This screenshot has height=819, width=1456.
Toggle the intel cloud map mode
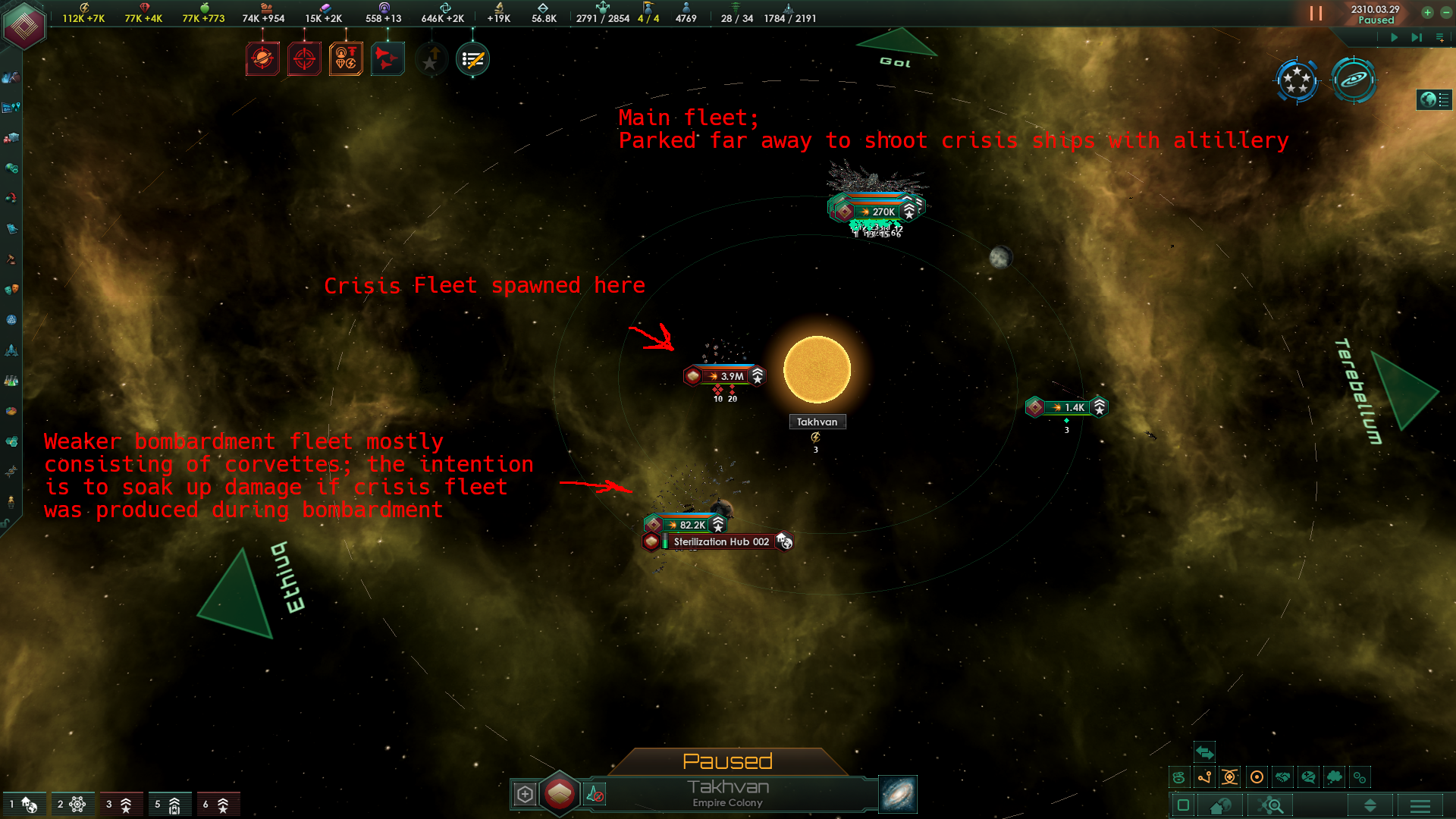point(1335,777)
